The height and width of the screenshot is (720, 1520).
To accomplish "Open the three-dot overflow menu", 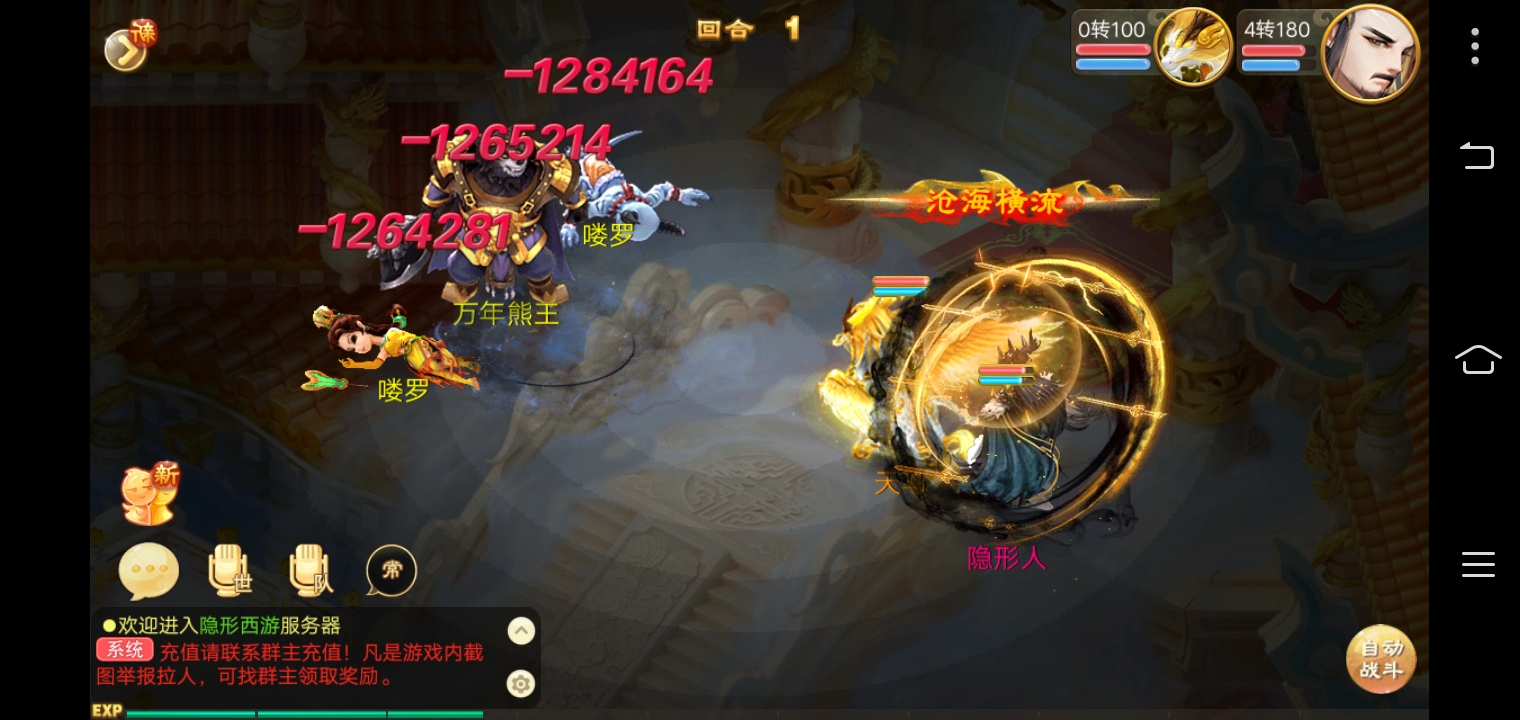I will [x=1475, y=46].
